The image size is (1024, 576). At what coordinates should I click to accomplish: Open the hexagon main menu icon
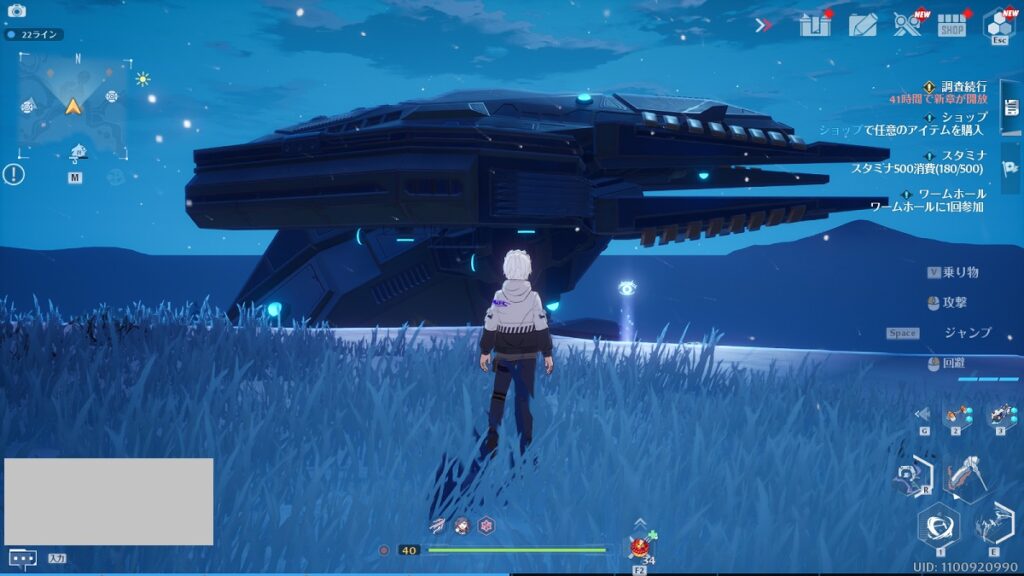[x=998, y=24]
